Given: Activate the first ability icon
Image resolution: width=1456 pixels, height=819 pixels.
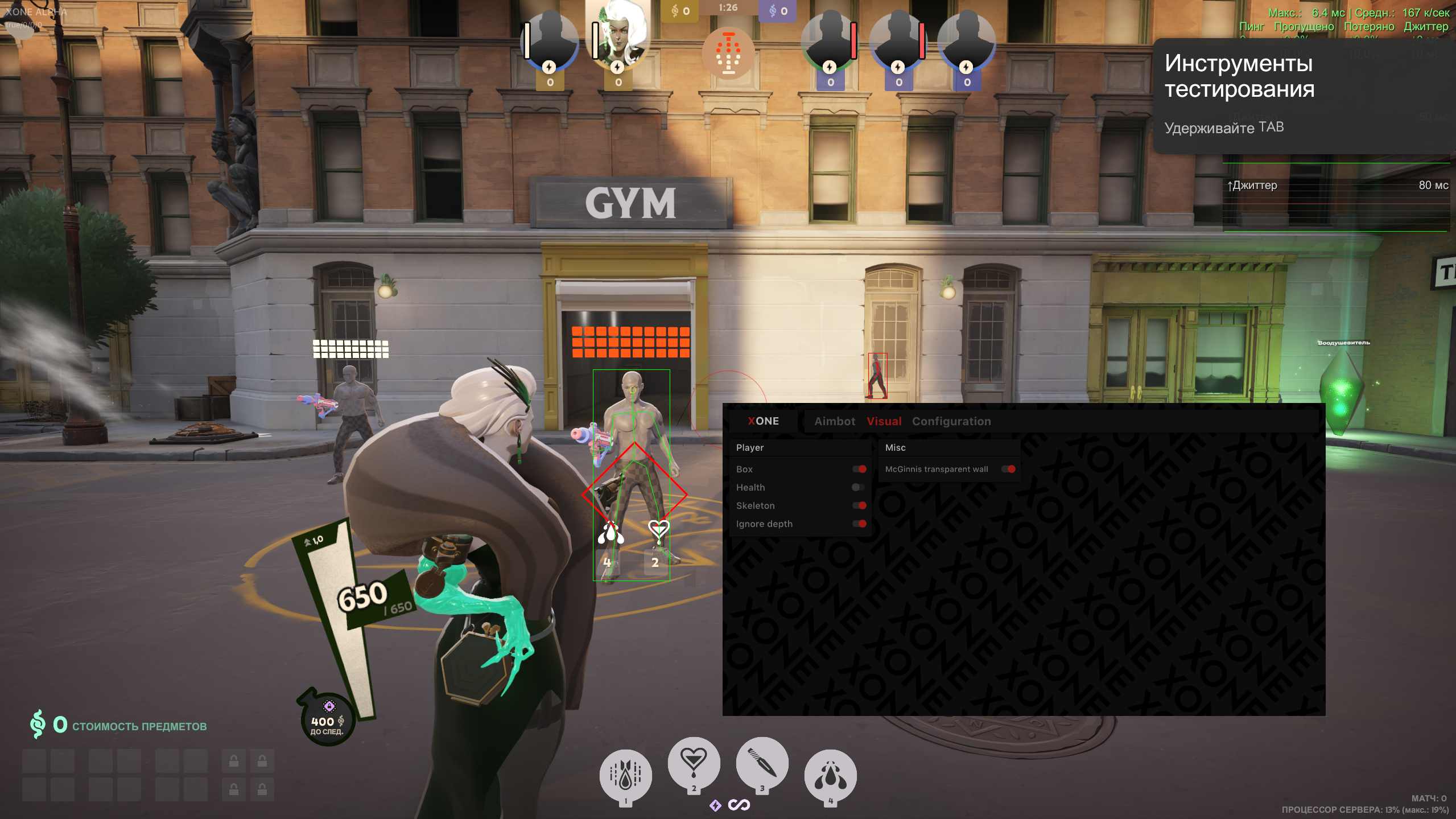Looking at the screenshot, I should pos(625,775).
